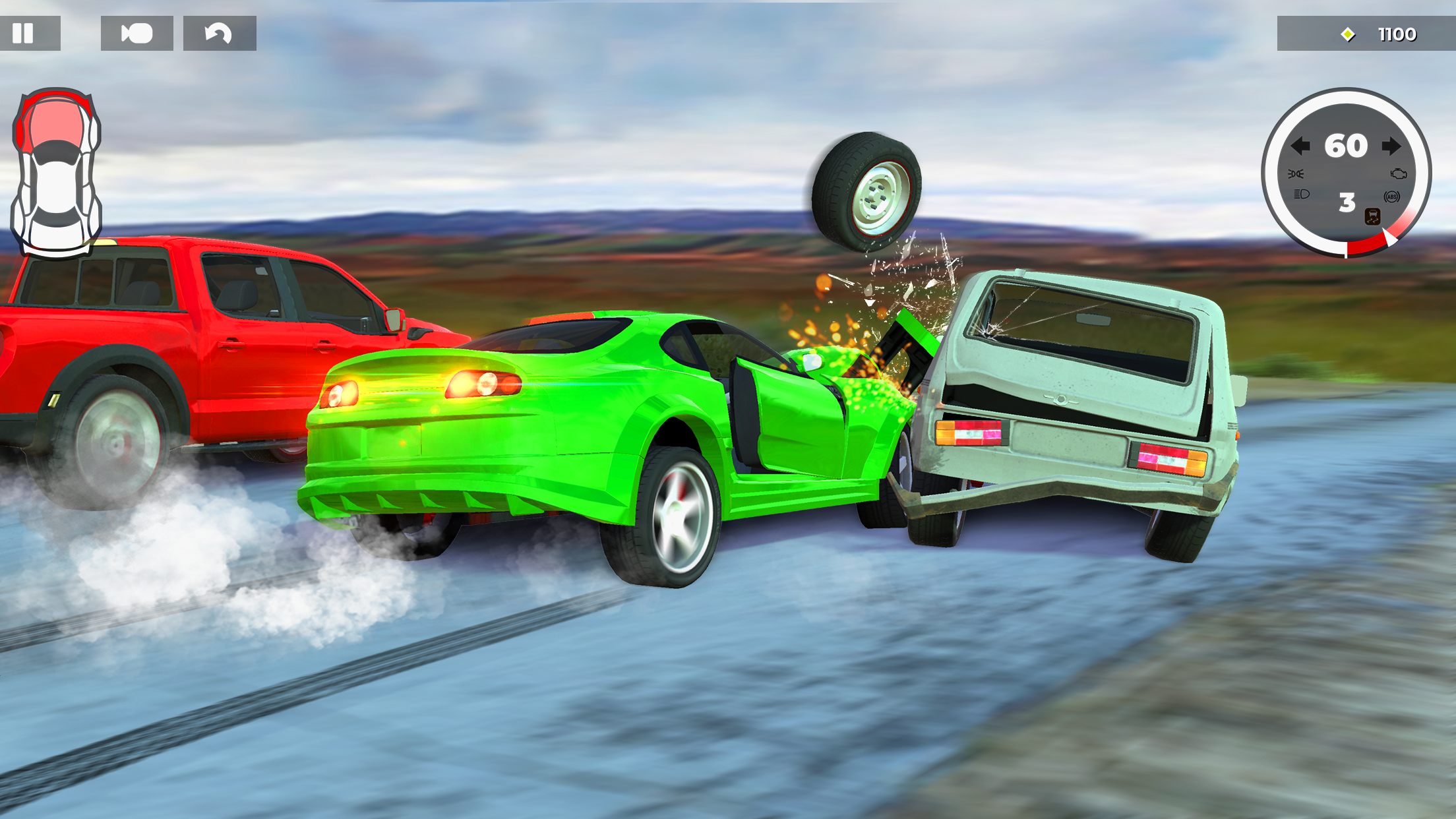This screenshot has height=819, width=1456.
Task: Tap the player car icon on the minimap
Action: 58,171
